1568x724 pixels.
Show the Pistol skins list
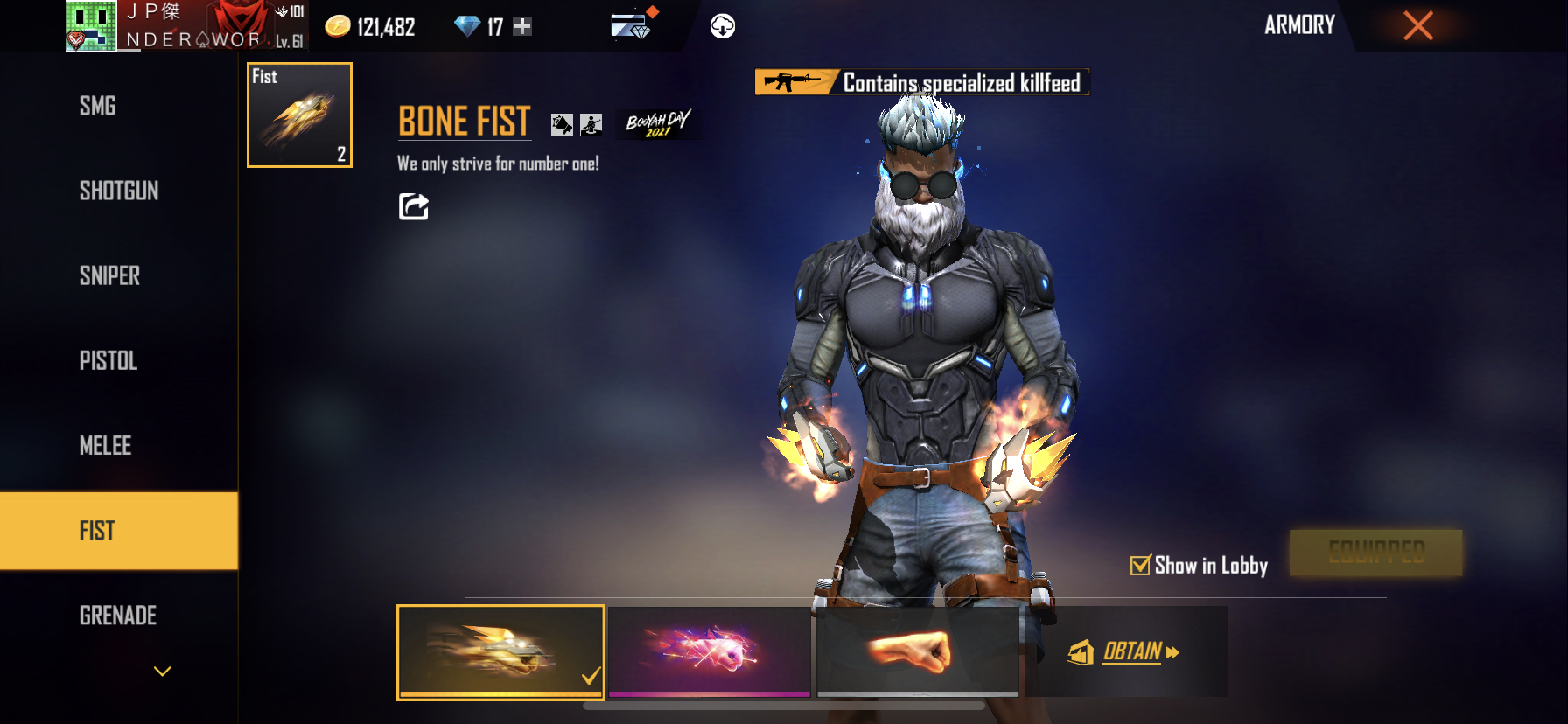tap(108, 361)
